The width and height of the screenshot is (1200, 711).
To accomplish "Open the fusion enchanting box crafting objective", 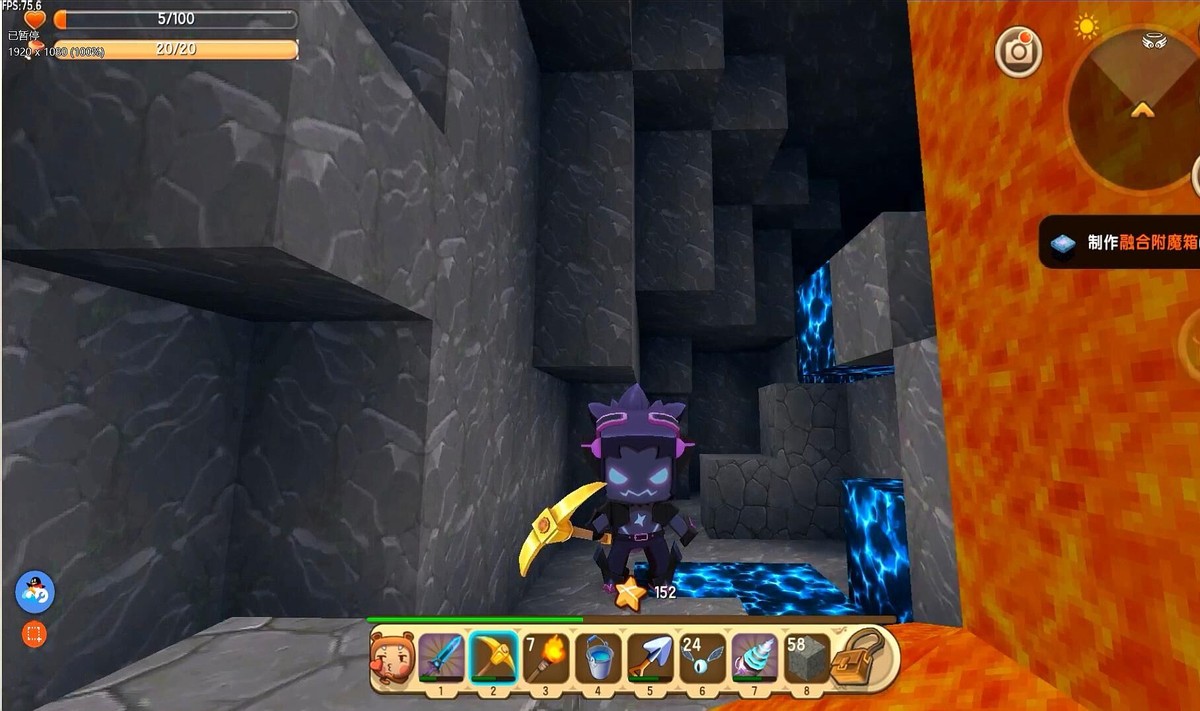I will point(1120,243).
